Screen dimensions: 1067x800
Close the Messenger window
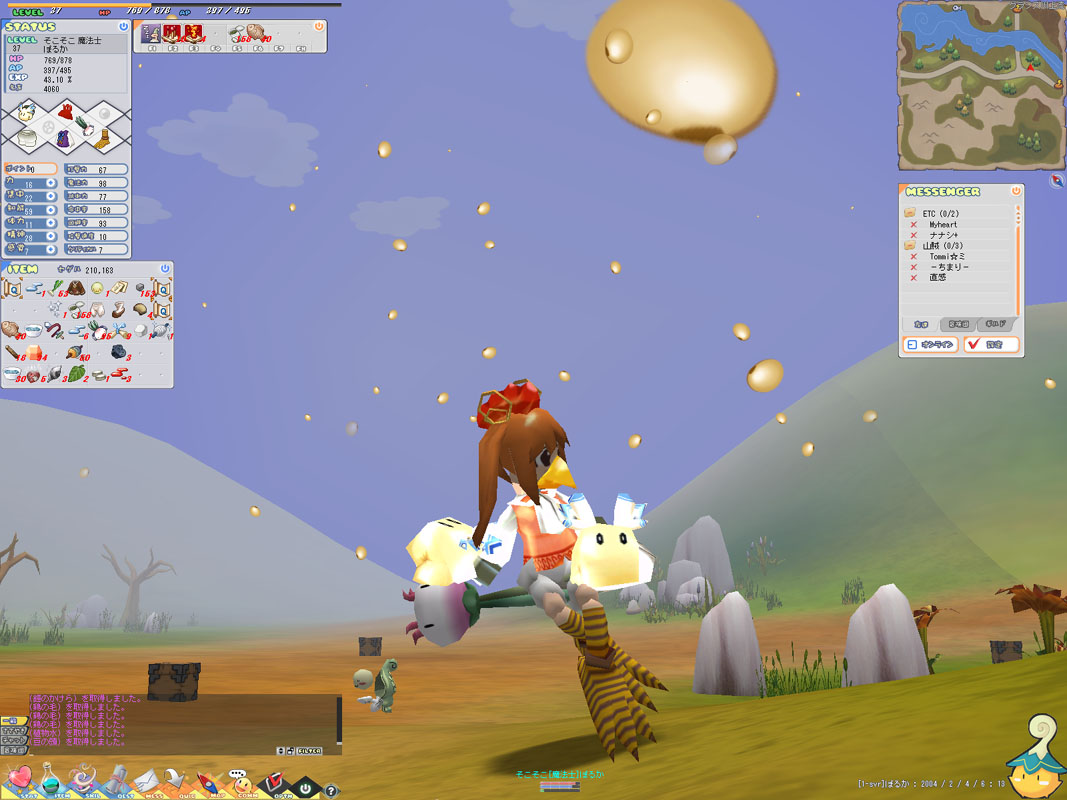coord(1016,191)
